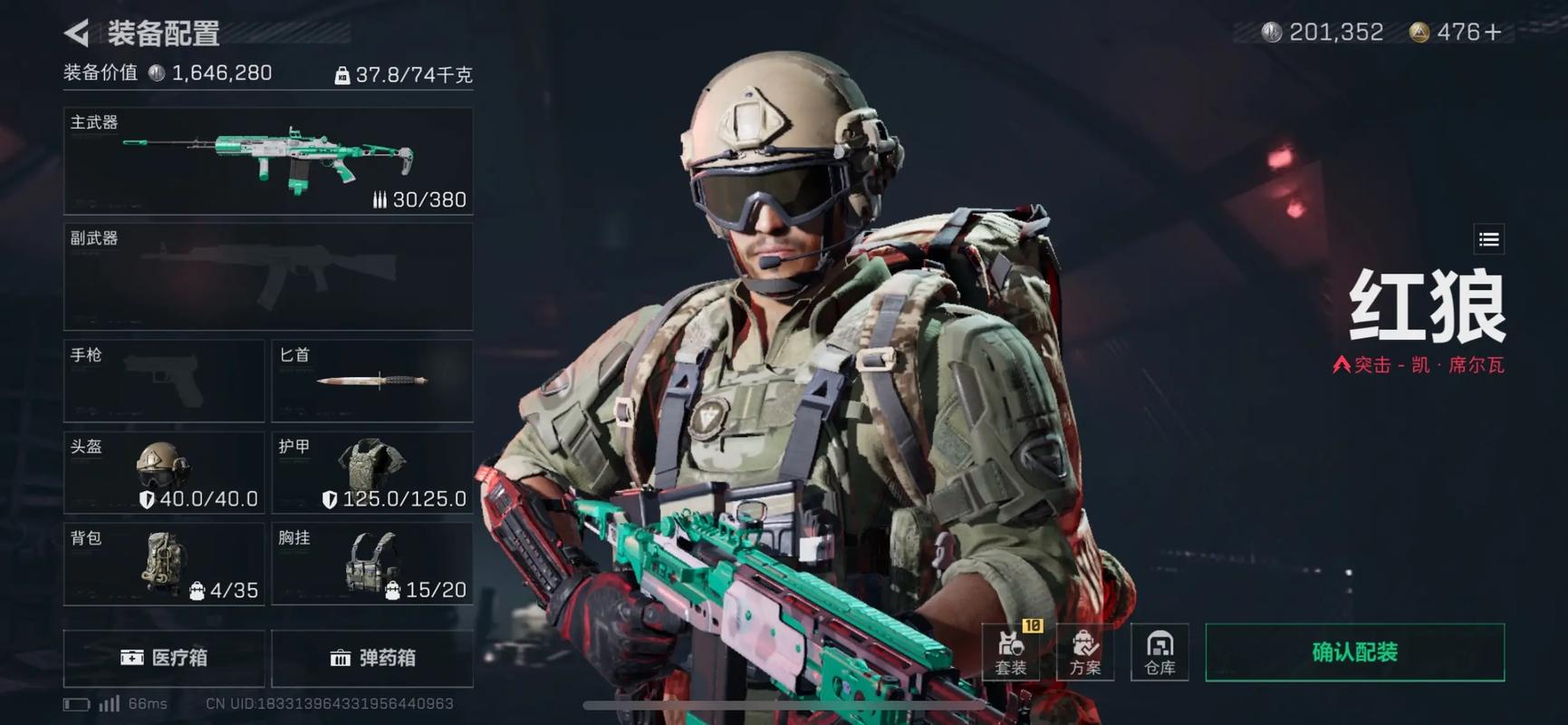Select the 主武器 primary weapon slot
This screenshot has width=1568, height=725.
coord(268,161)
